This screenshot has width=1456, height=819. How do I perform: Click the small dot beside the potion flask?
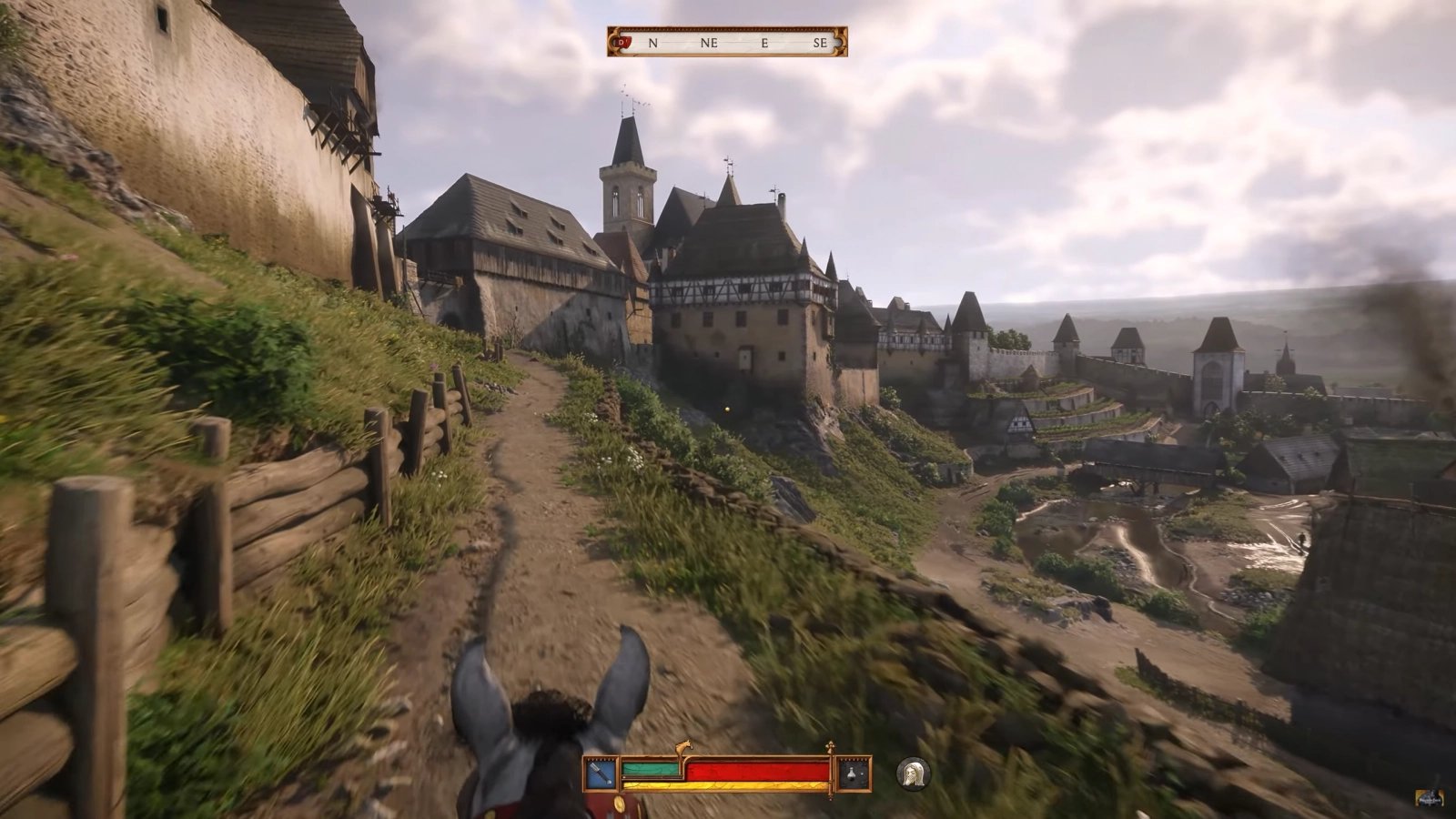coord(862,774)
